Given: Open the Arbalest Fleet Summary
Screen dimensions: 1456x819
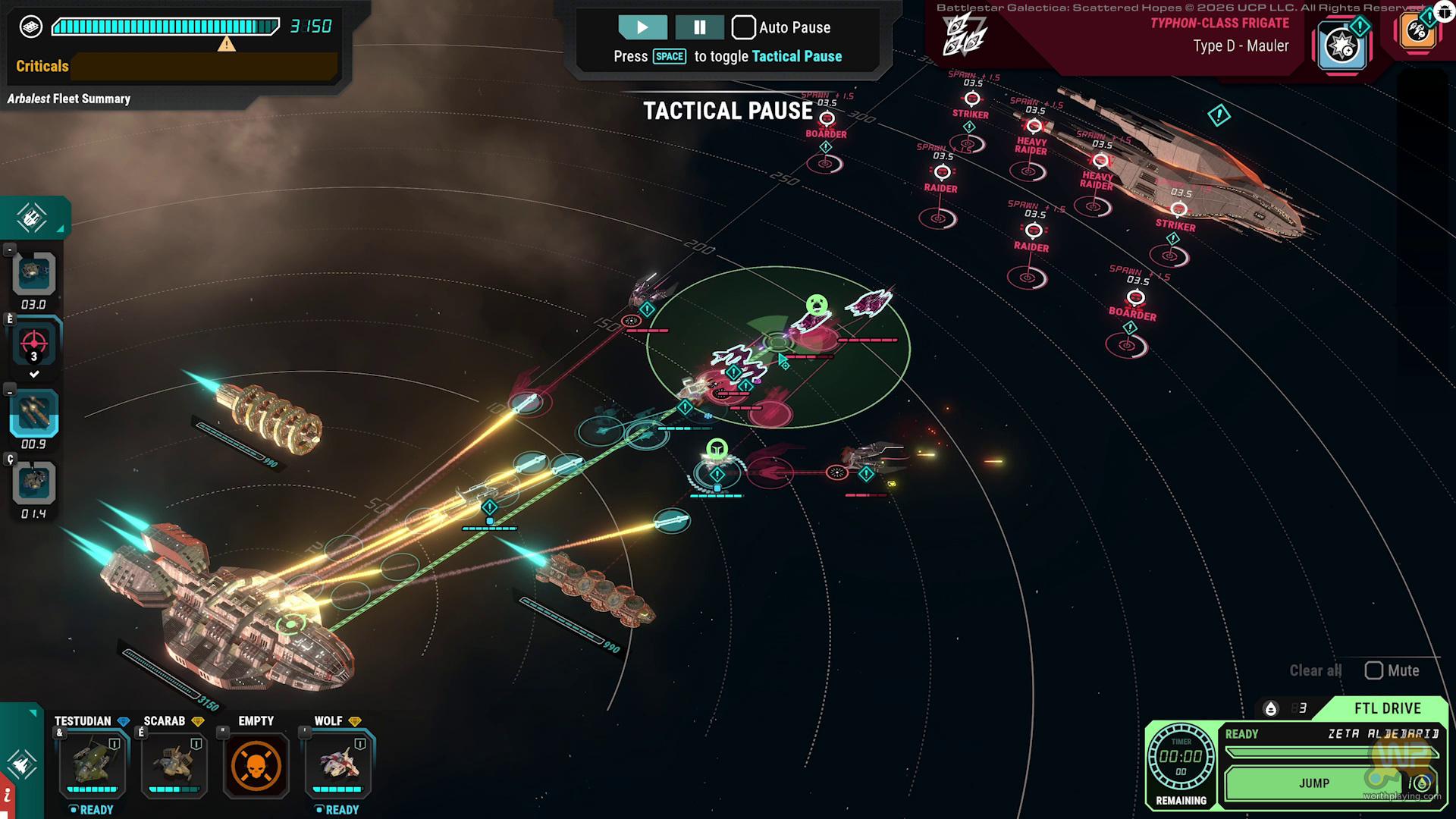Looking at the screenshot, I should pyautogui.click(x=69, y=99).
